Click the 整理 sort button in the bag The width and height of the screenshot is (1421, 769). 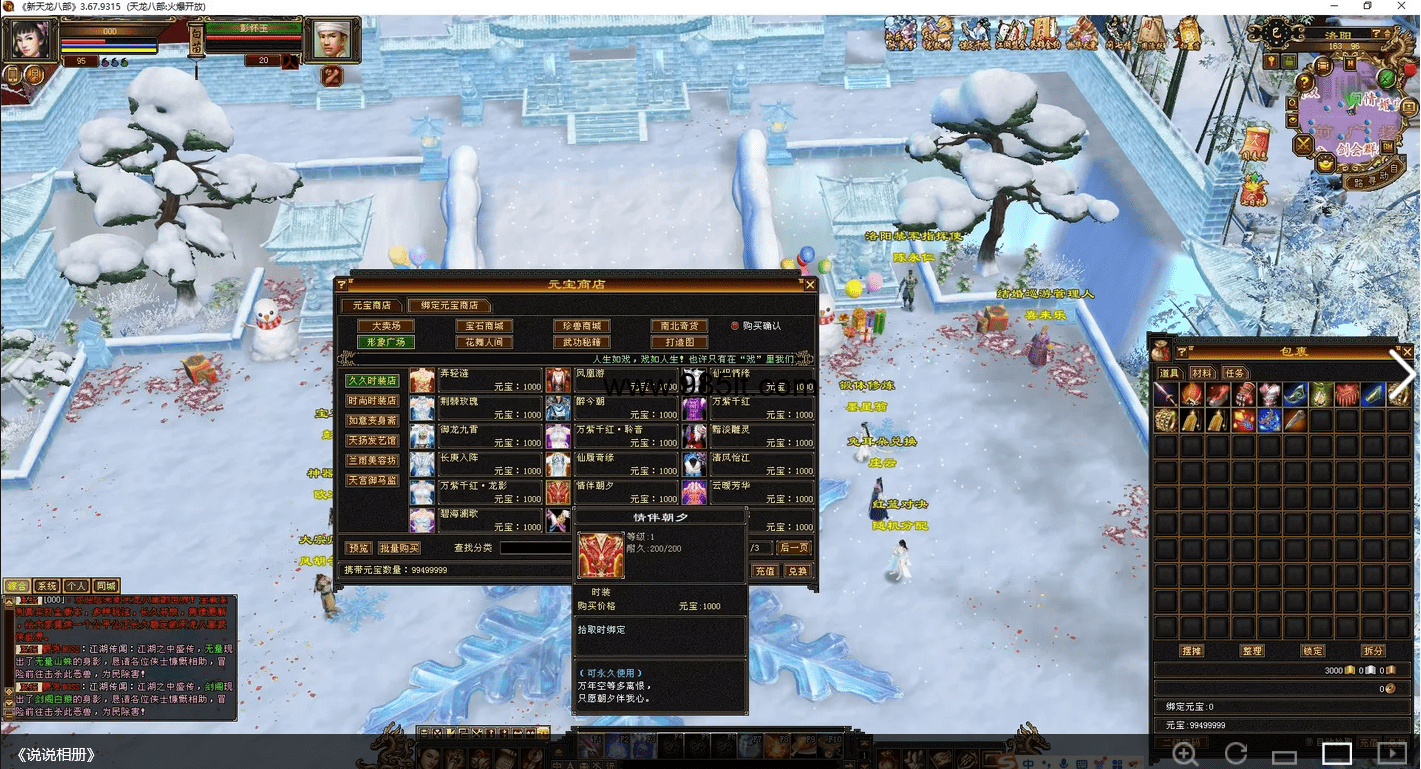(x=1252, y=651)
